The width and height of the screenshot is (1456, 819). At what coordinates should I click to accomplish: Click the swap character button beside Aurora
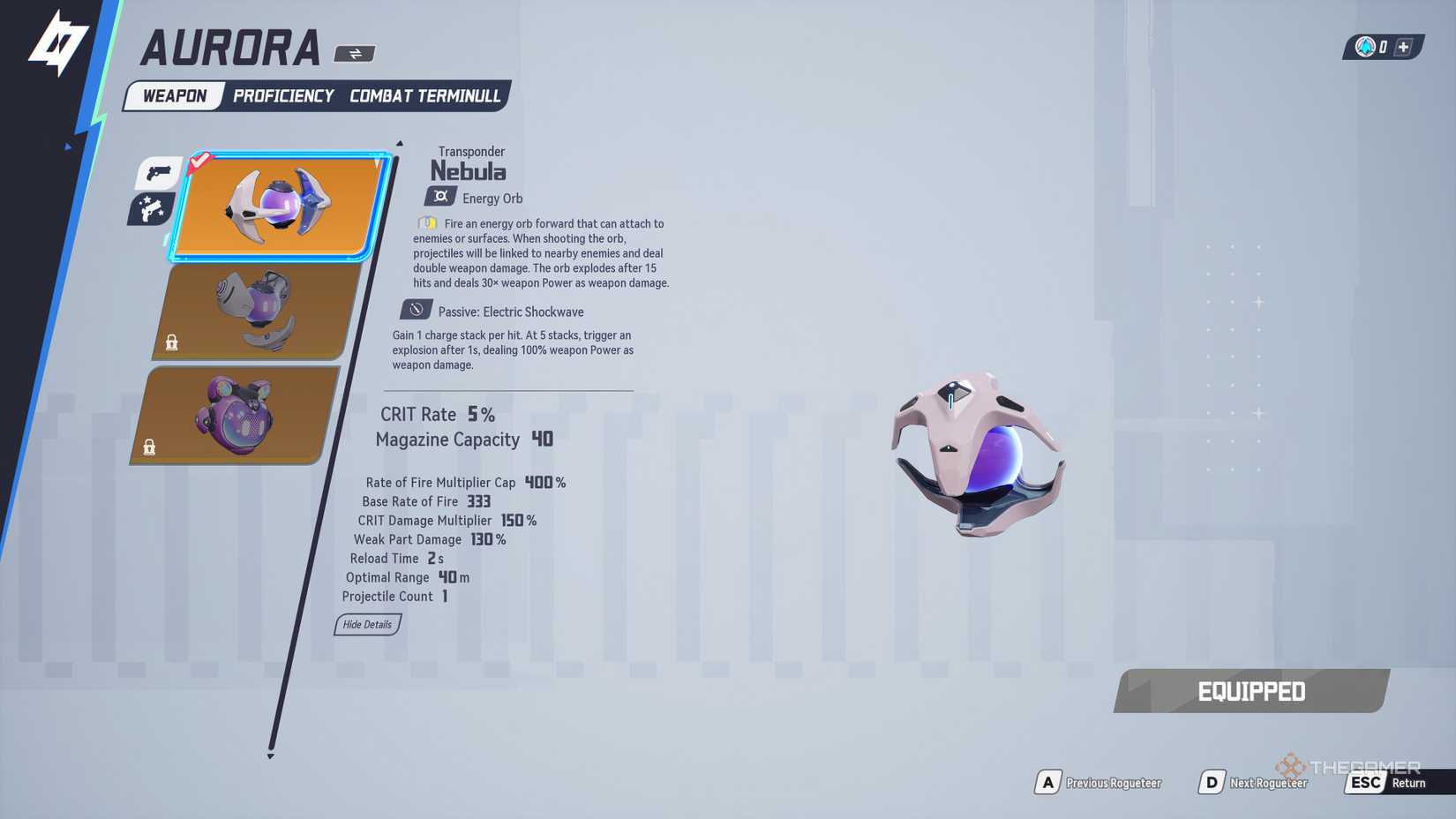point(355,54)
